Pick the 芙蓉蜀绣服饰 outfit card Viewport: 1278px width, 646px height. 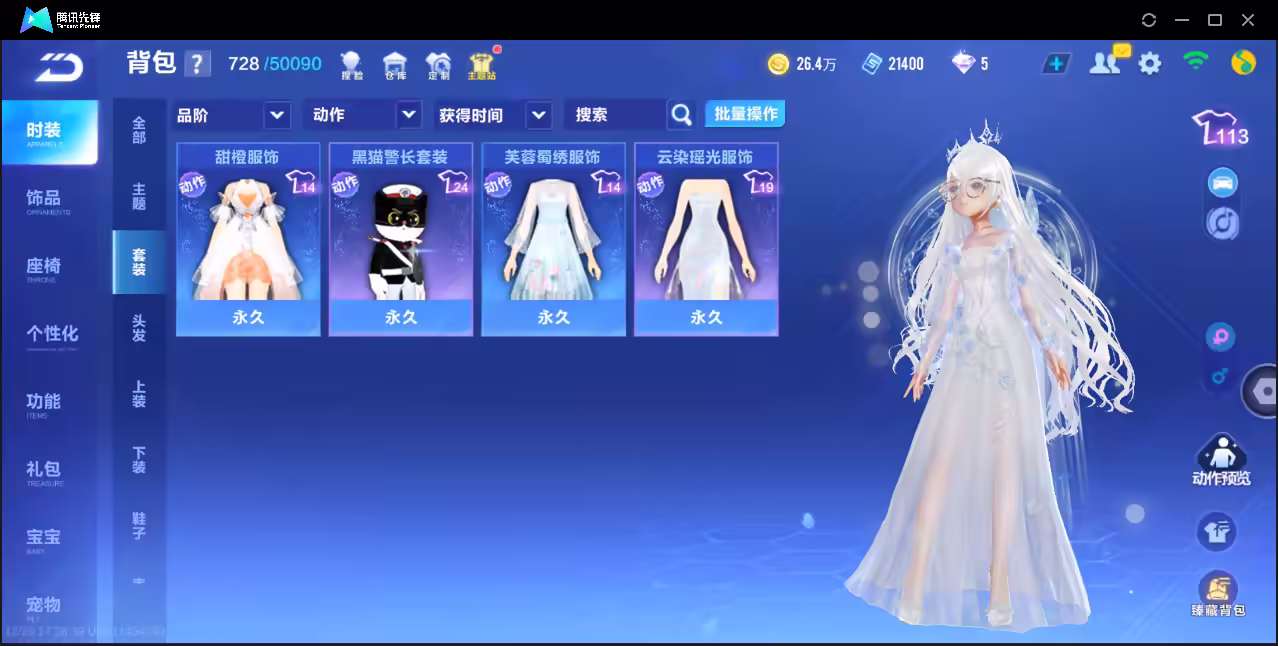(553, 239)
